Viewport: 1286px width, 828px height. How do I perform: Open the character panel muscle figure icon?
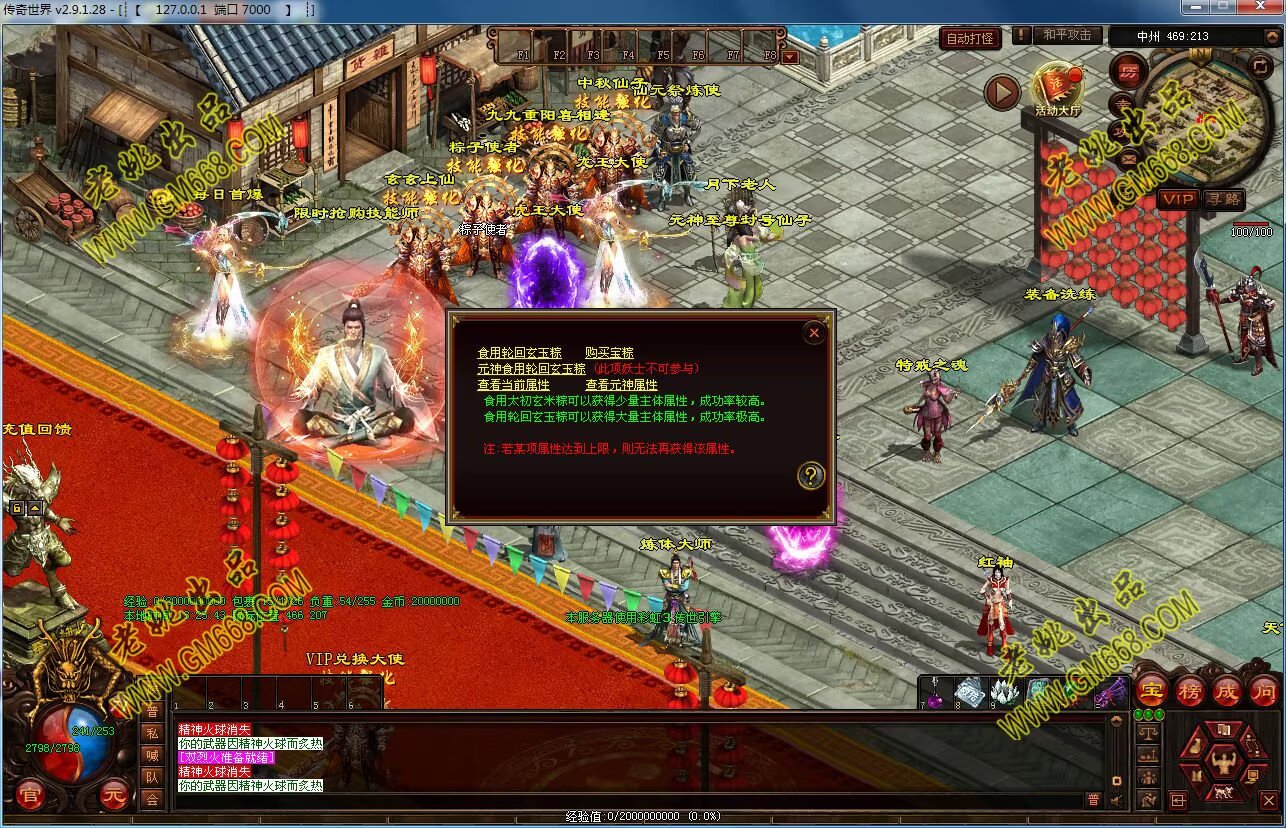click(x=1223, y=765)
